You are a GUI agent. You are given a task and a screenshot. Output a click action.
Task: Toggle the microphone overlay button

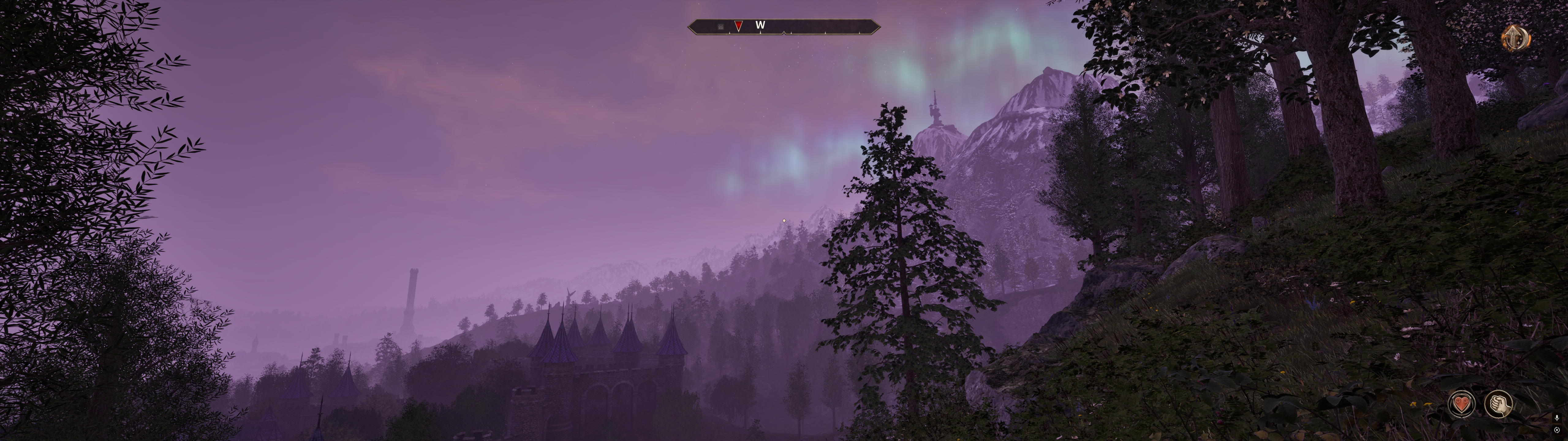1557,418
